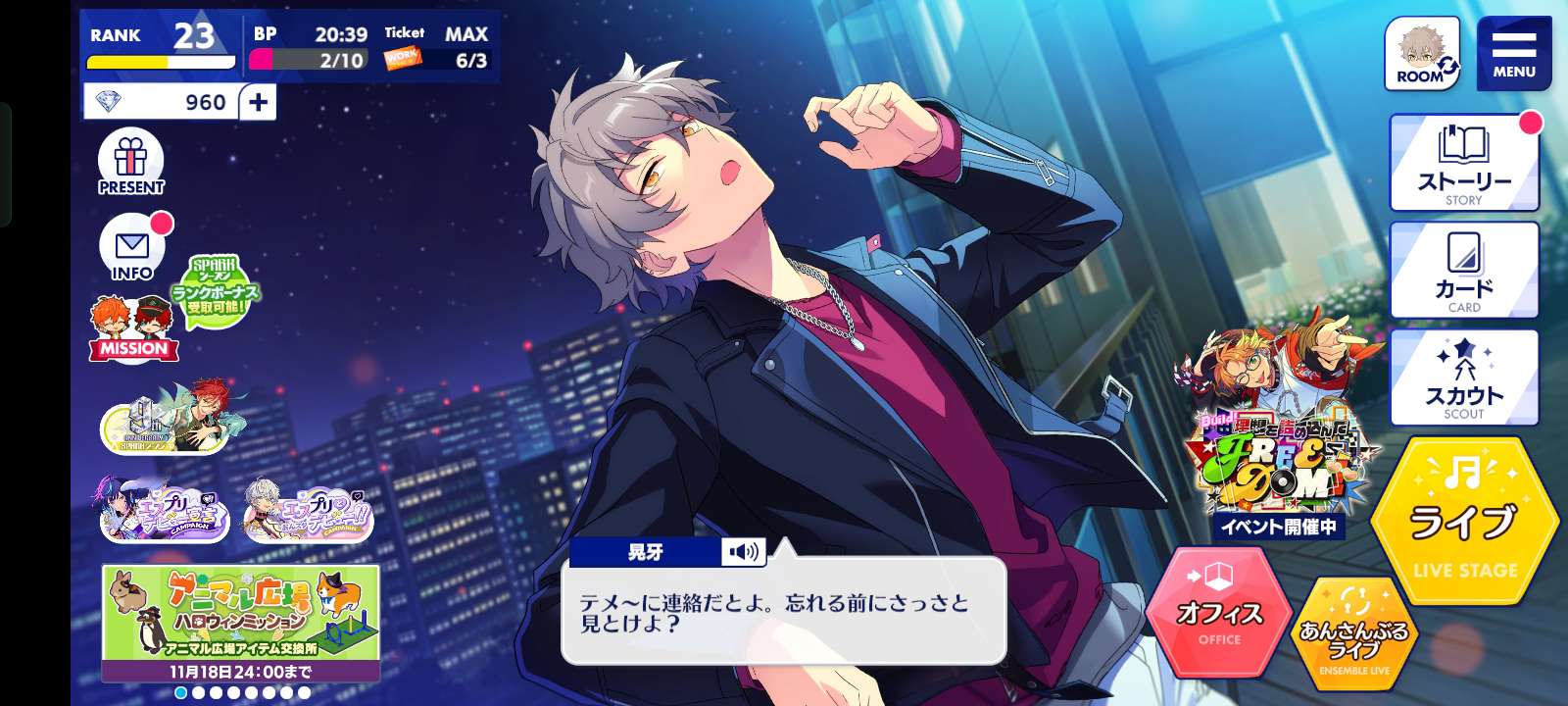Go to the Scout (スカウト) gacha

[x=1464, y=378]
